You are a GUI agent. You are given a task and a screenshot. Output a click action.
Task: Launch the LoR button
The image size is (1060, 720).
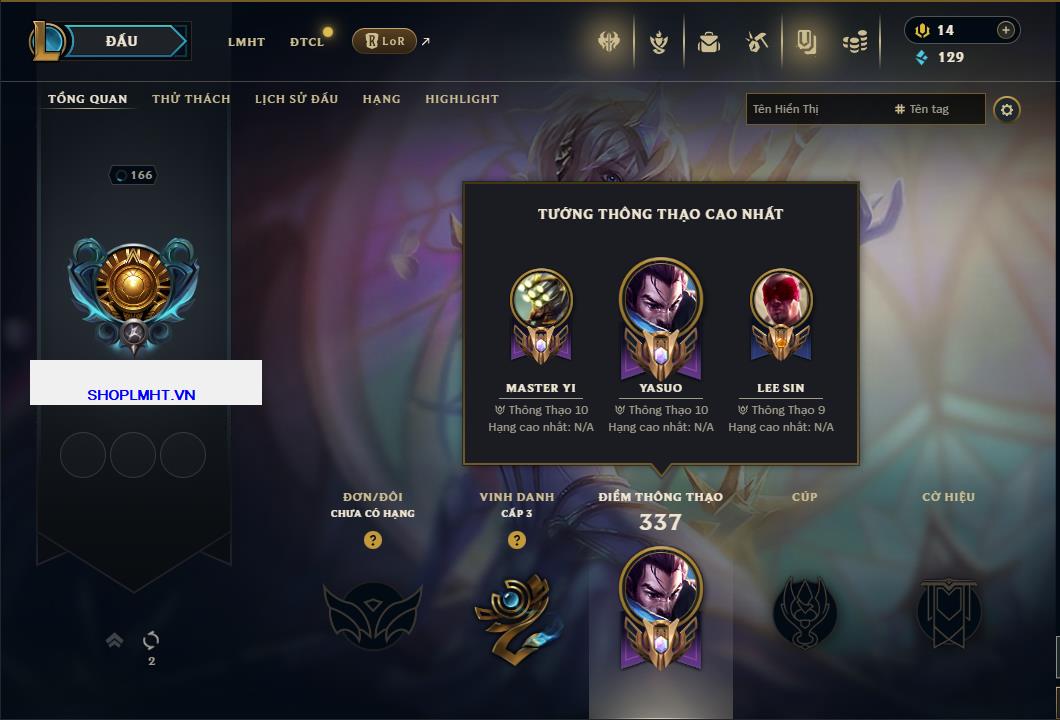pyautogui.click(x=385, y=41)
